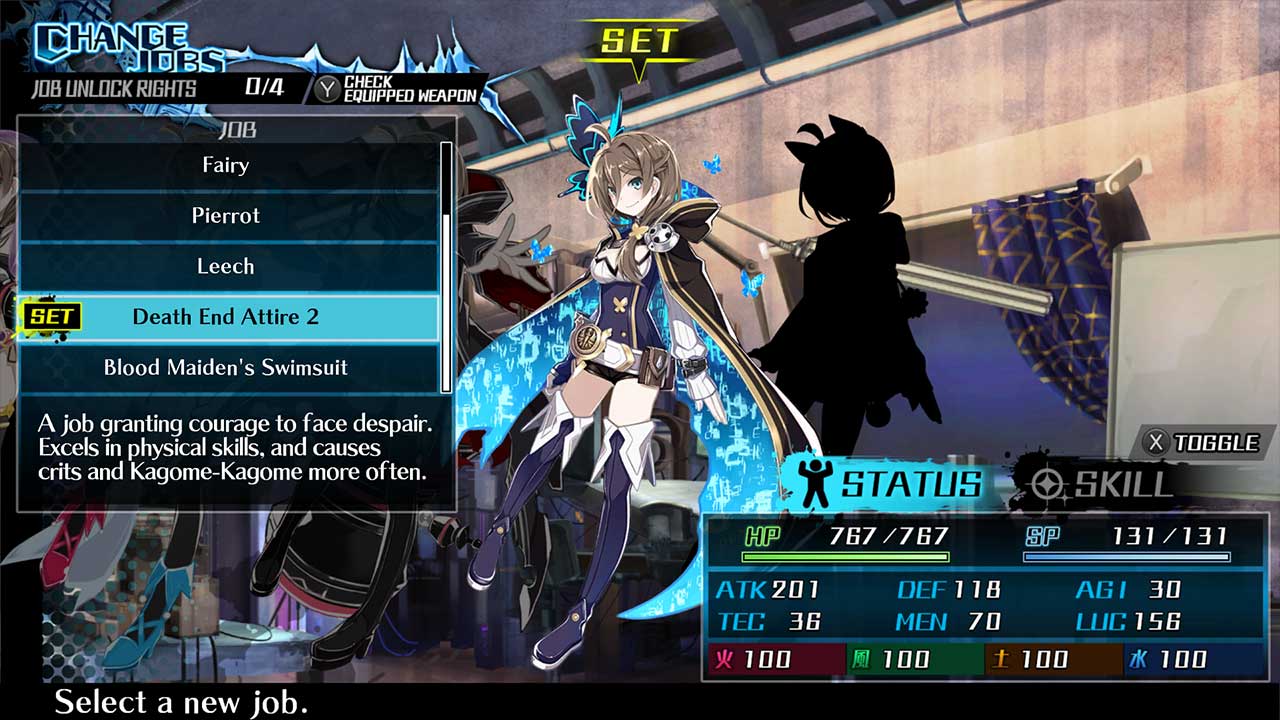Select the Fairy job
The height and width of the screenshot is (720, 1280).
(225, 166)
